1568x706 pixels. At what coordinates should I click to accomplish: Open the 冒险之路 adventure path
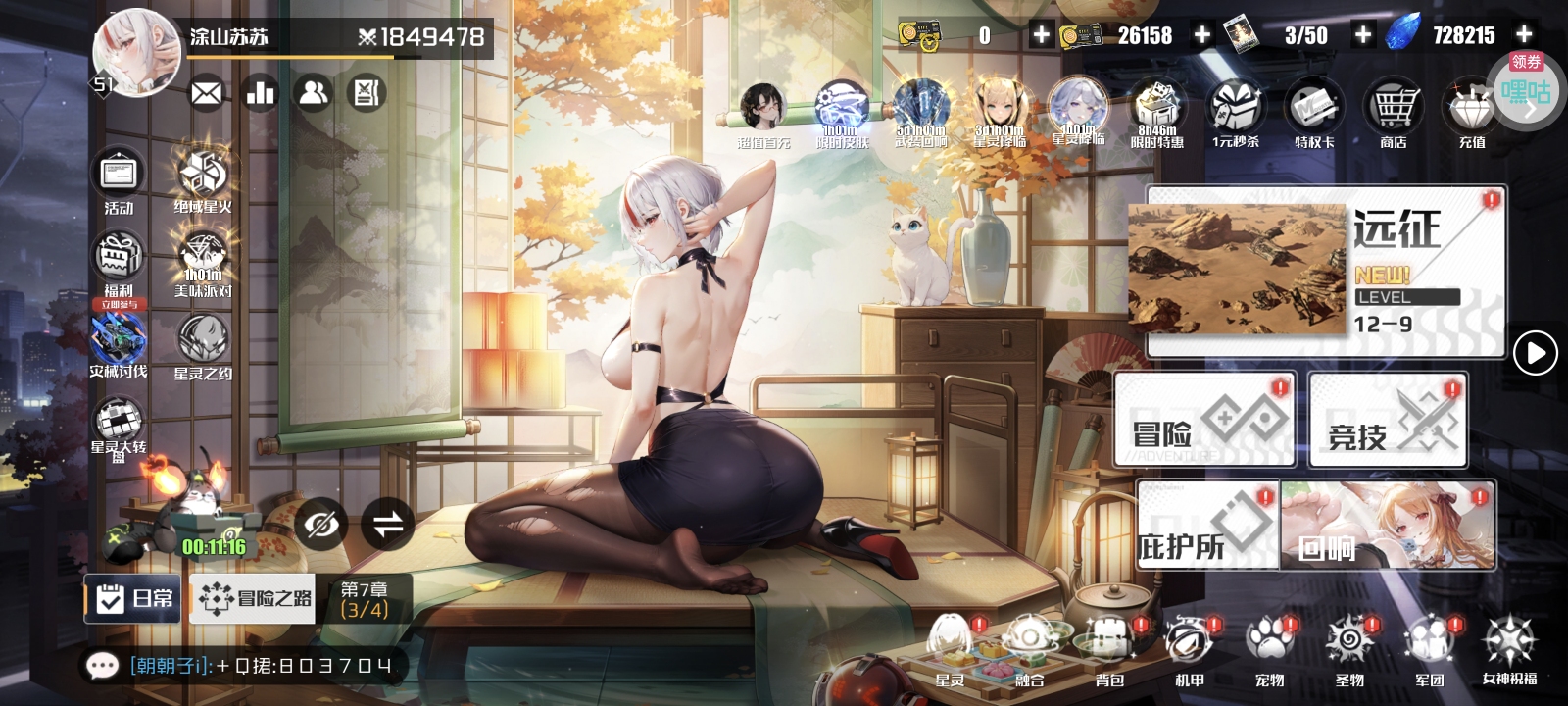tap(255, 598)
